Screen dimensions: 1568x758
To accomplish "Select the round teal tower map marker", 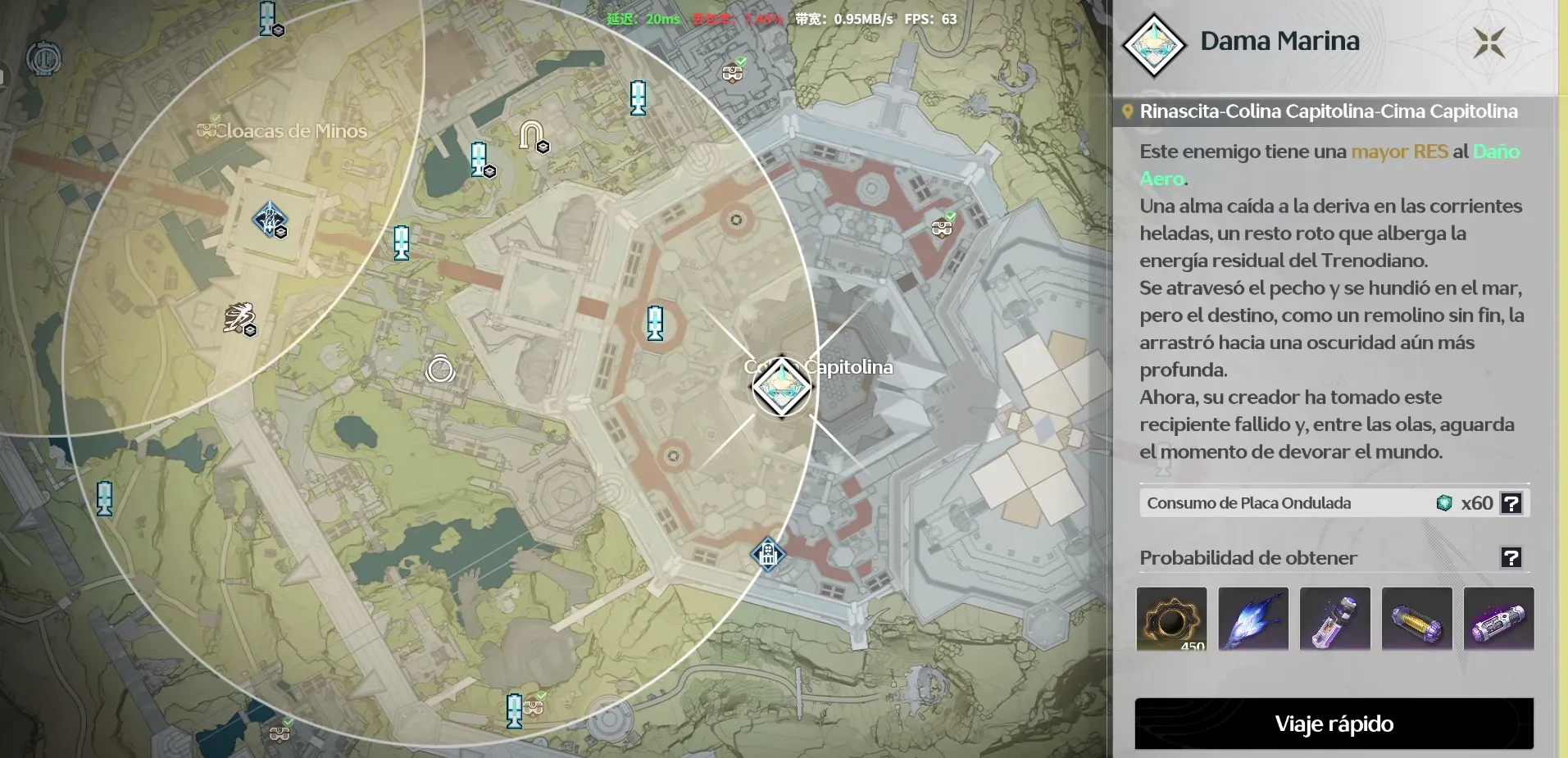I will tap(43, 59).
